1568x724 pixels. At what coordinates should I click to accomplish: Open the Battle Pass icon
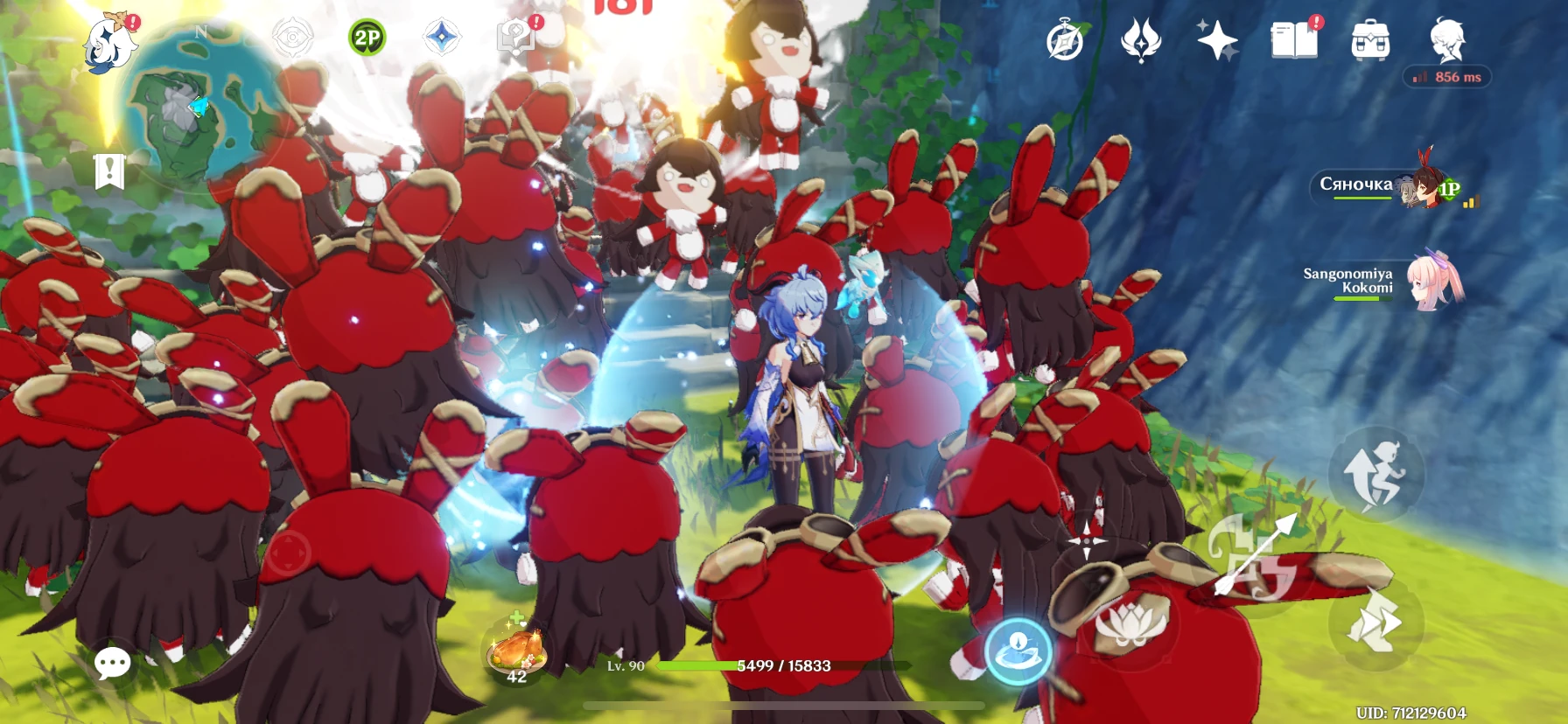pyautogui.click(x=1141, y=38)
